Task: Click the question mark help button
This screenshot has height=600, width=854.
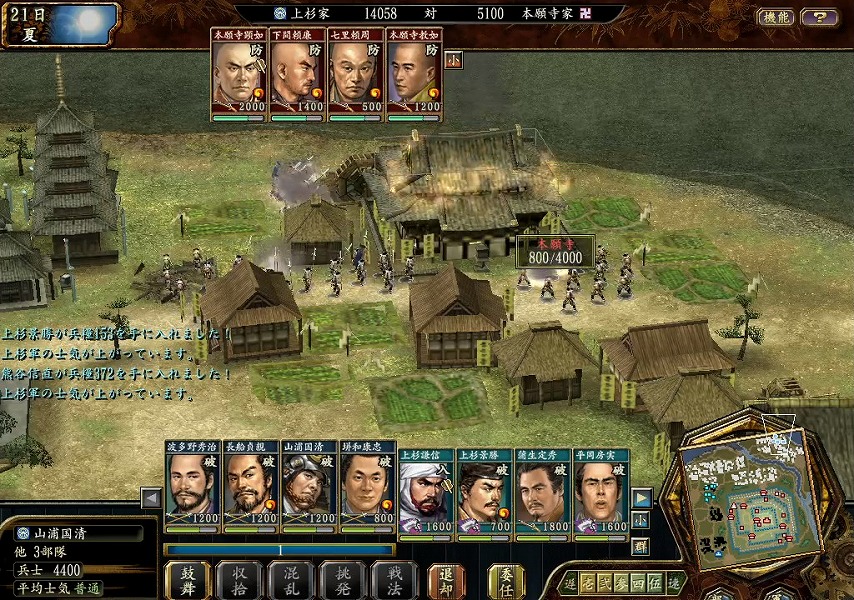Action: point(820,17)
